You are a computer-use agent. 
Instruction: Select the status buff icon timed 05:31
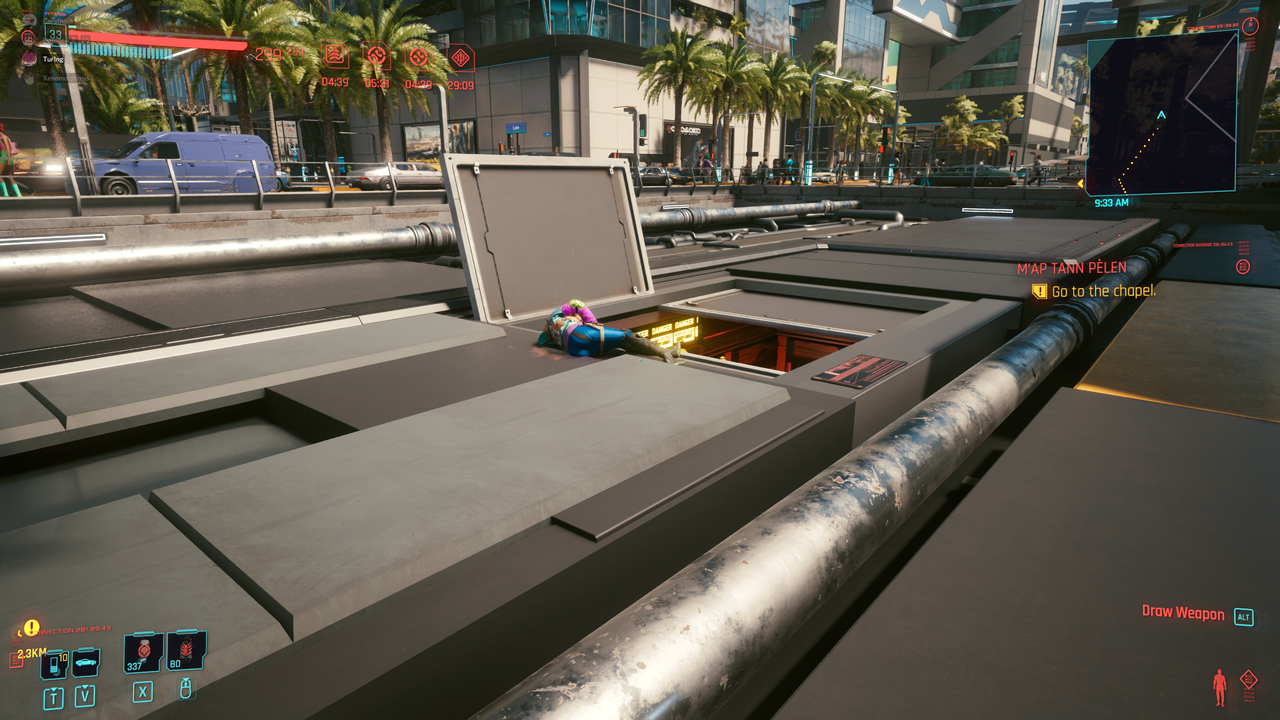click(x=377, y=56)
